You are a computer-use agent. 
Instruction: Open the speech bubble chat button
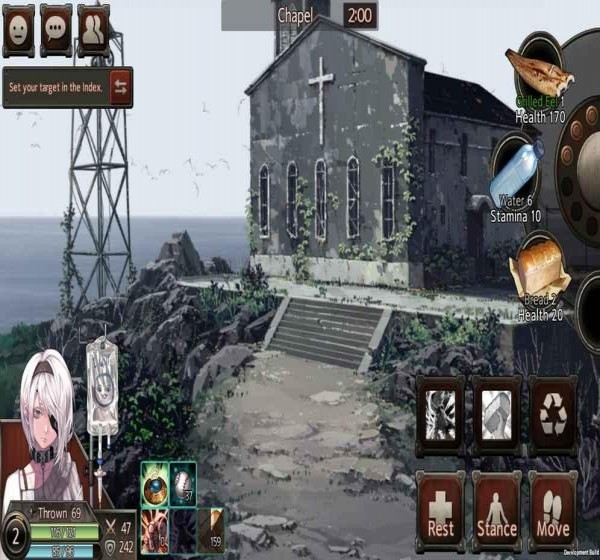click(55, 30)
